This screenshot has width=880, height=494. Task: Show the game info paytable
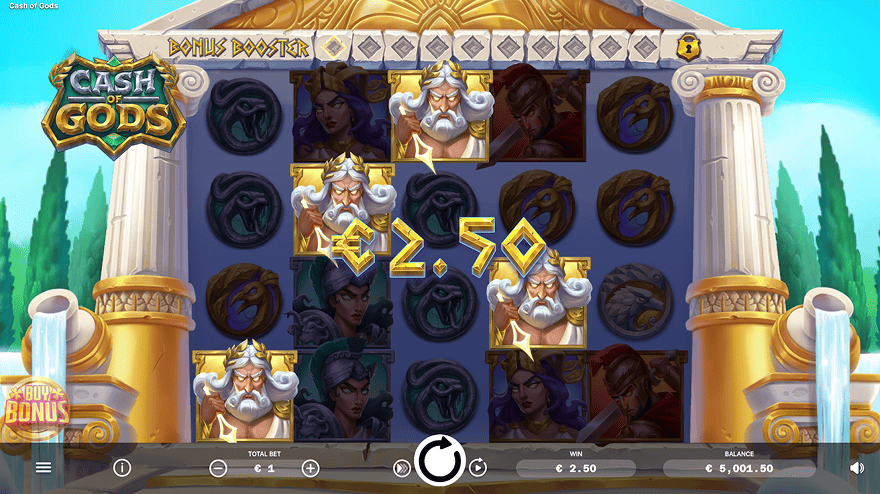pos(122,467)
